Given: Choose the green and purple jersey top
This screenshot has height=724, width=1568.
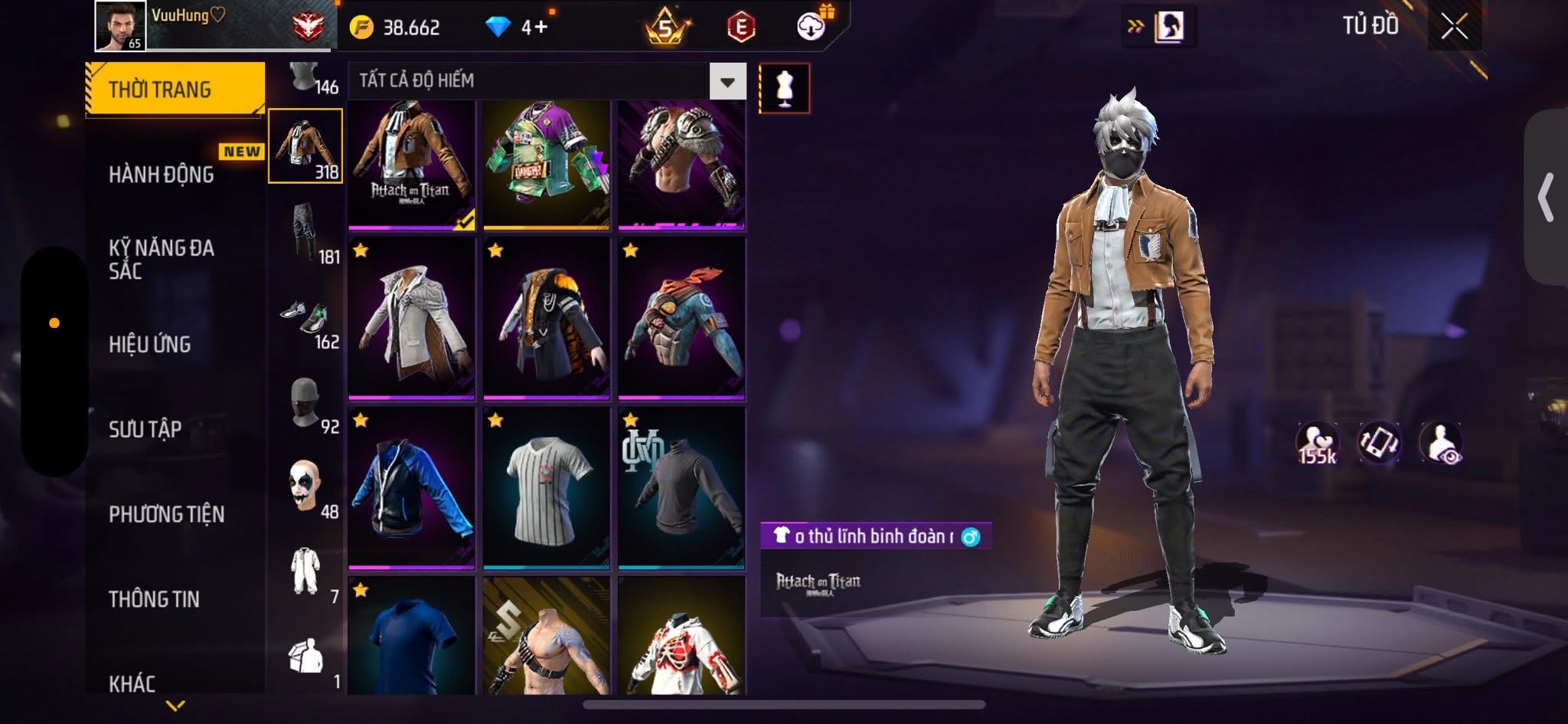Looking at the screenshot, I should [546, 165].
